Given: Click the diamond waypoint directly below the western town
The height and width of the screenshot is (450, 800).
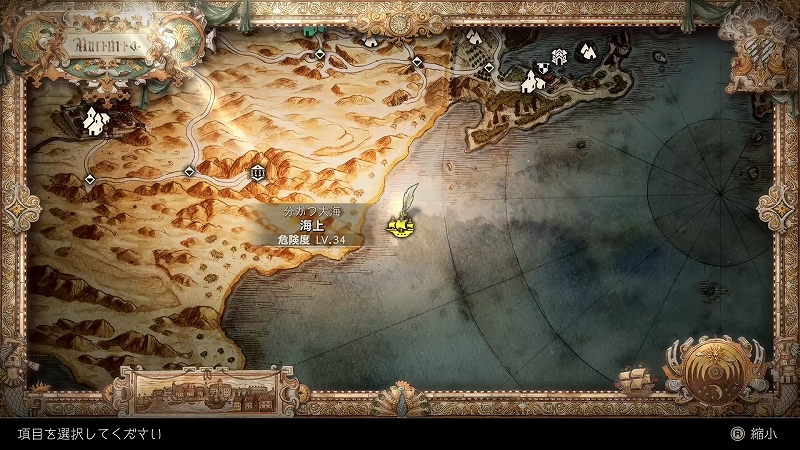Looking at the screenshot, I should tap(90, 179).
